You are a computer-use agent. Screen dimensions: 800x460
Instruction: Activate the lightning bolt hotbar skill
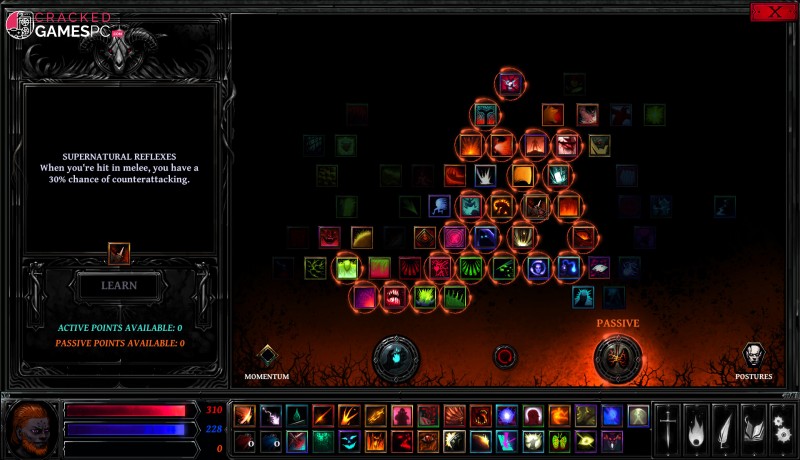271,415
